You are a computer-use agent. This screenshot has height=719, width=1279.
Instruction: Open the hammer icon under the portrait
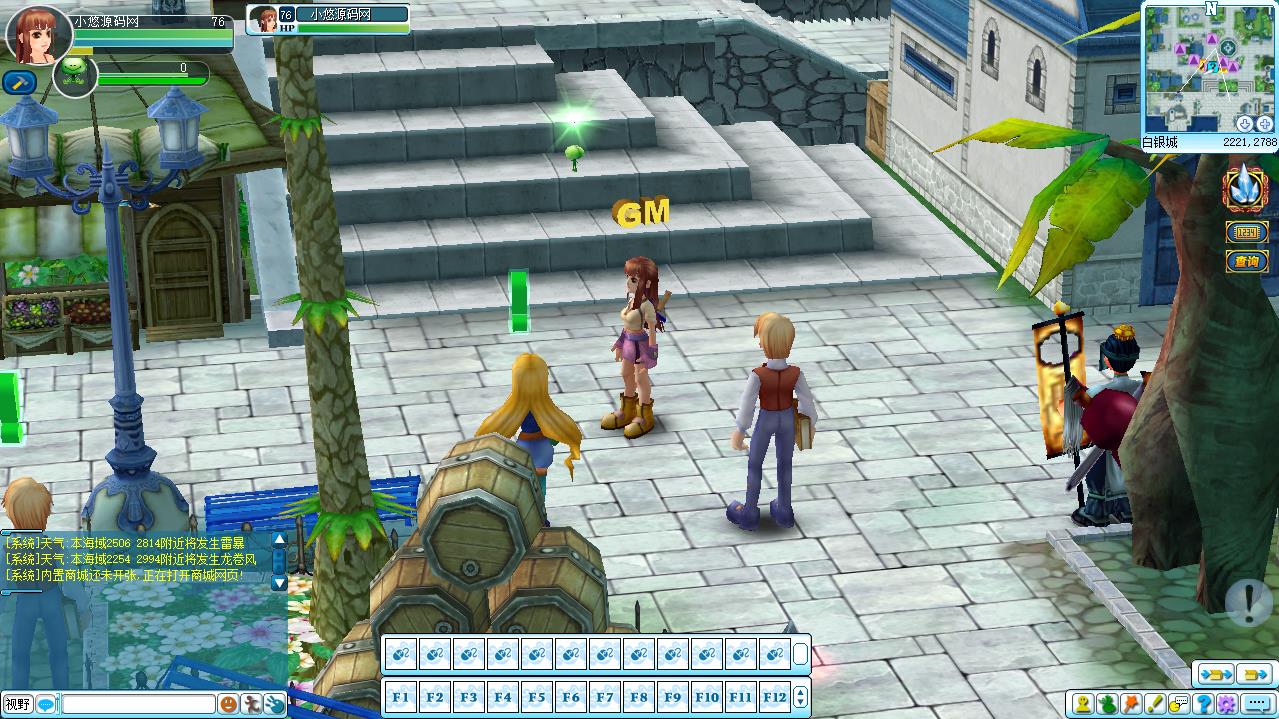(x=19, y=82)
